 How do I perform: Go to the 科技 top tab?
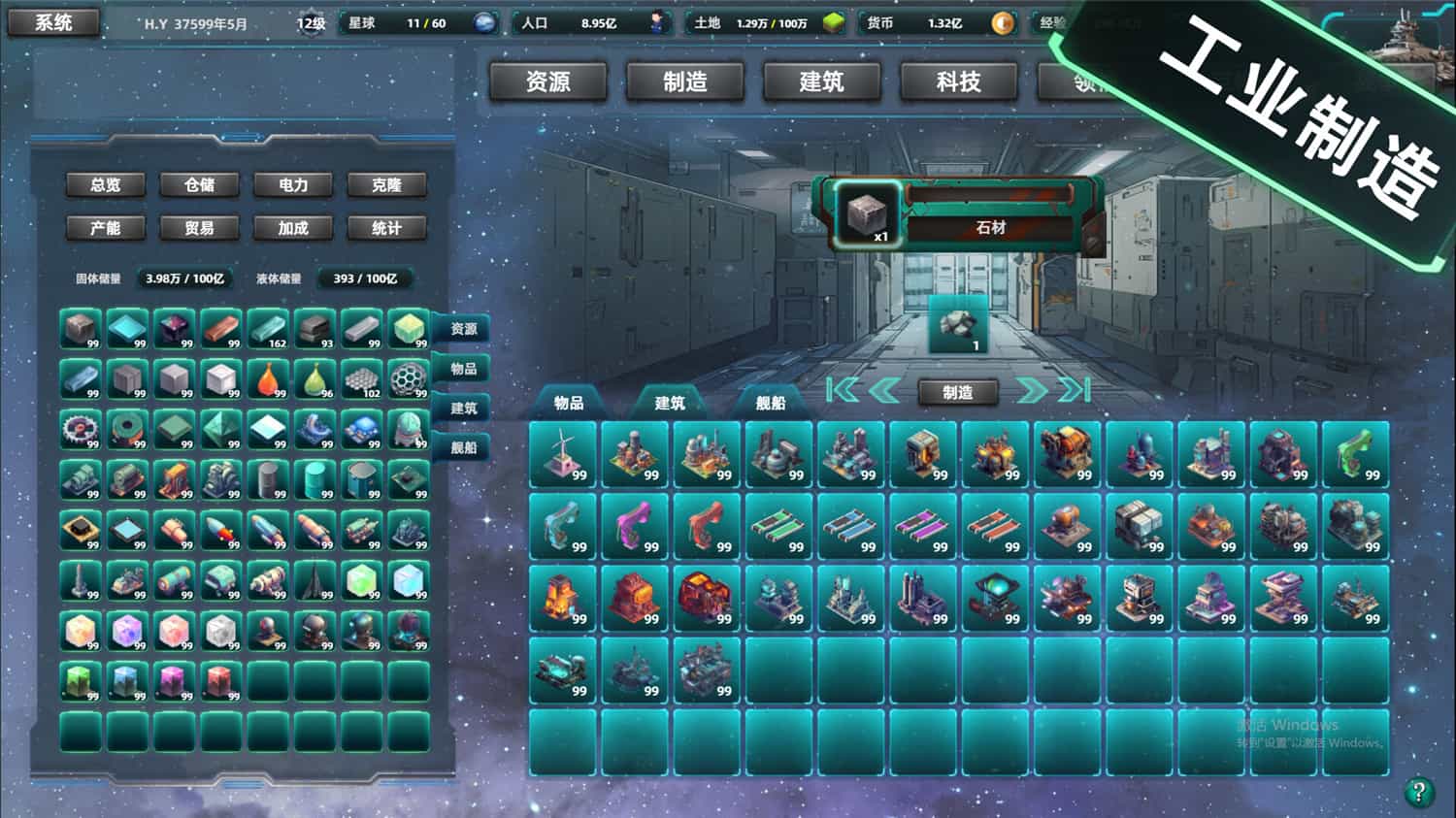[959, 82]
